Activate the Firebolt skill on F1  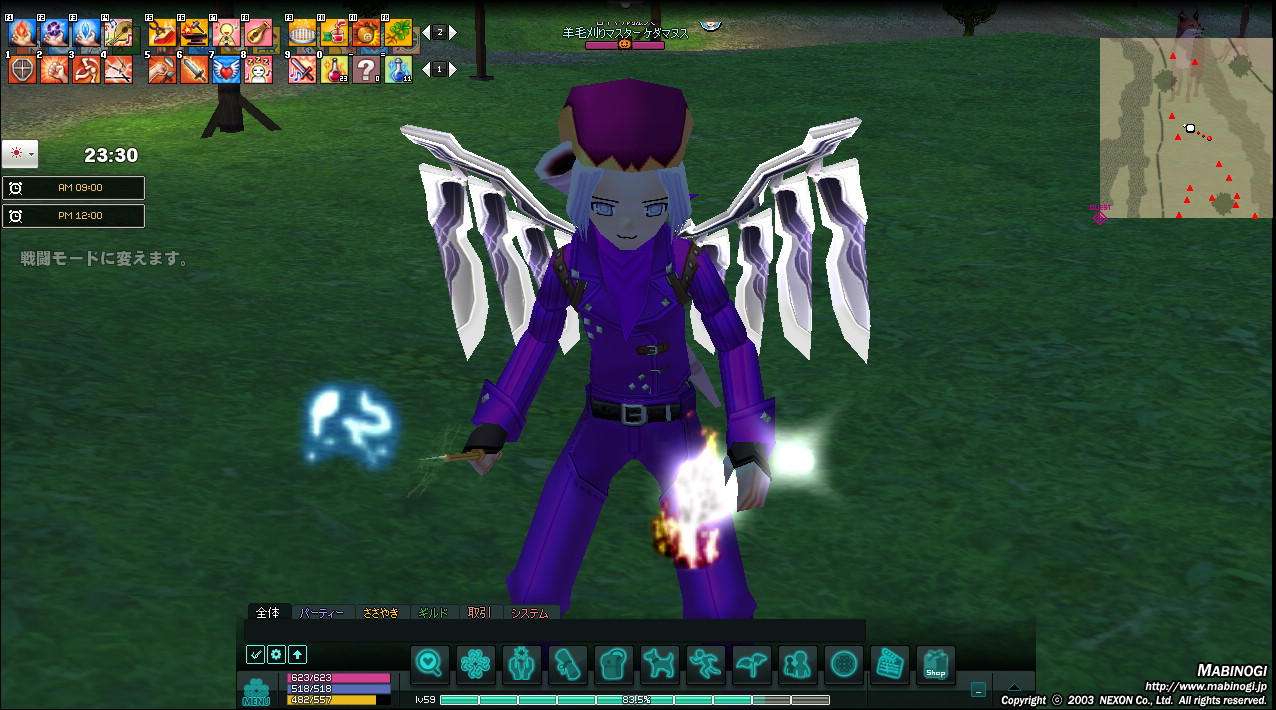click(x=22, y=33)
